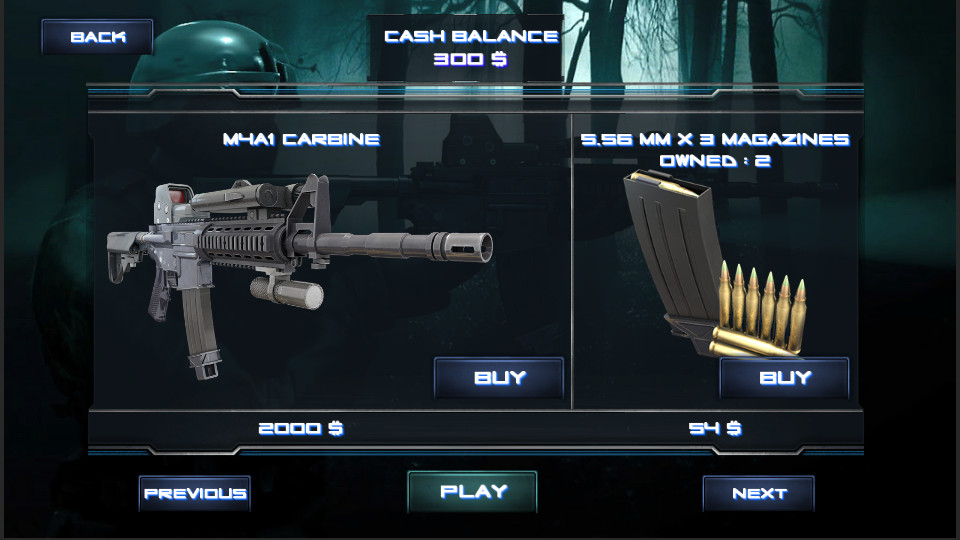Go to the next weapon

[759, 493]
